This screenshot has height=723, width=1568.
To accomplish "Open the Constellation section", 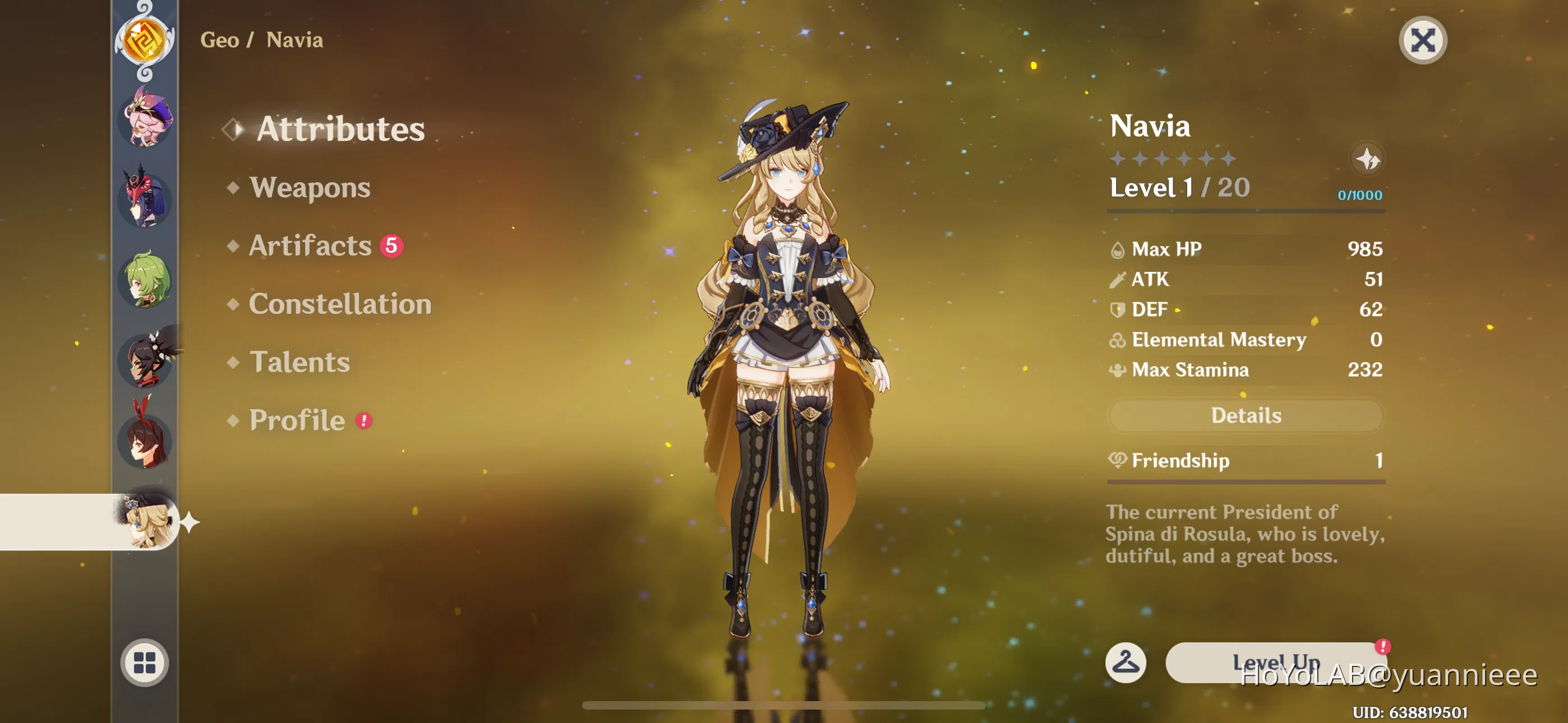I will [341, 304].
